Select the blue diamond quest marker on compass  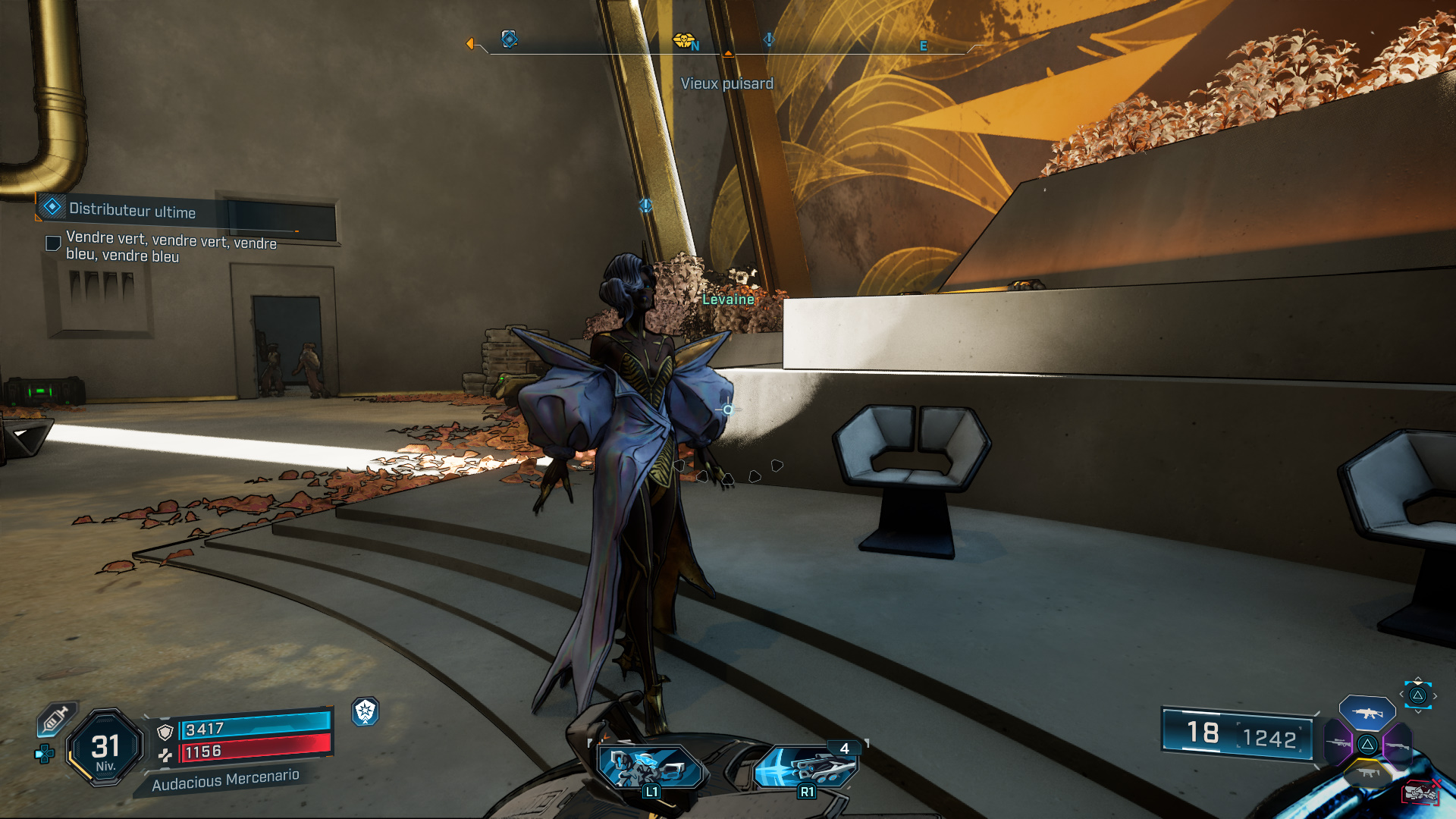510,39
